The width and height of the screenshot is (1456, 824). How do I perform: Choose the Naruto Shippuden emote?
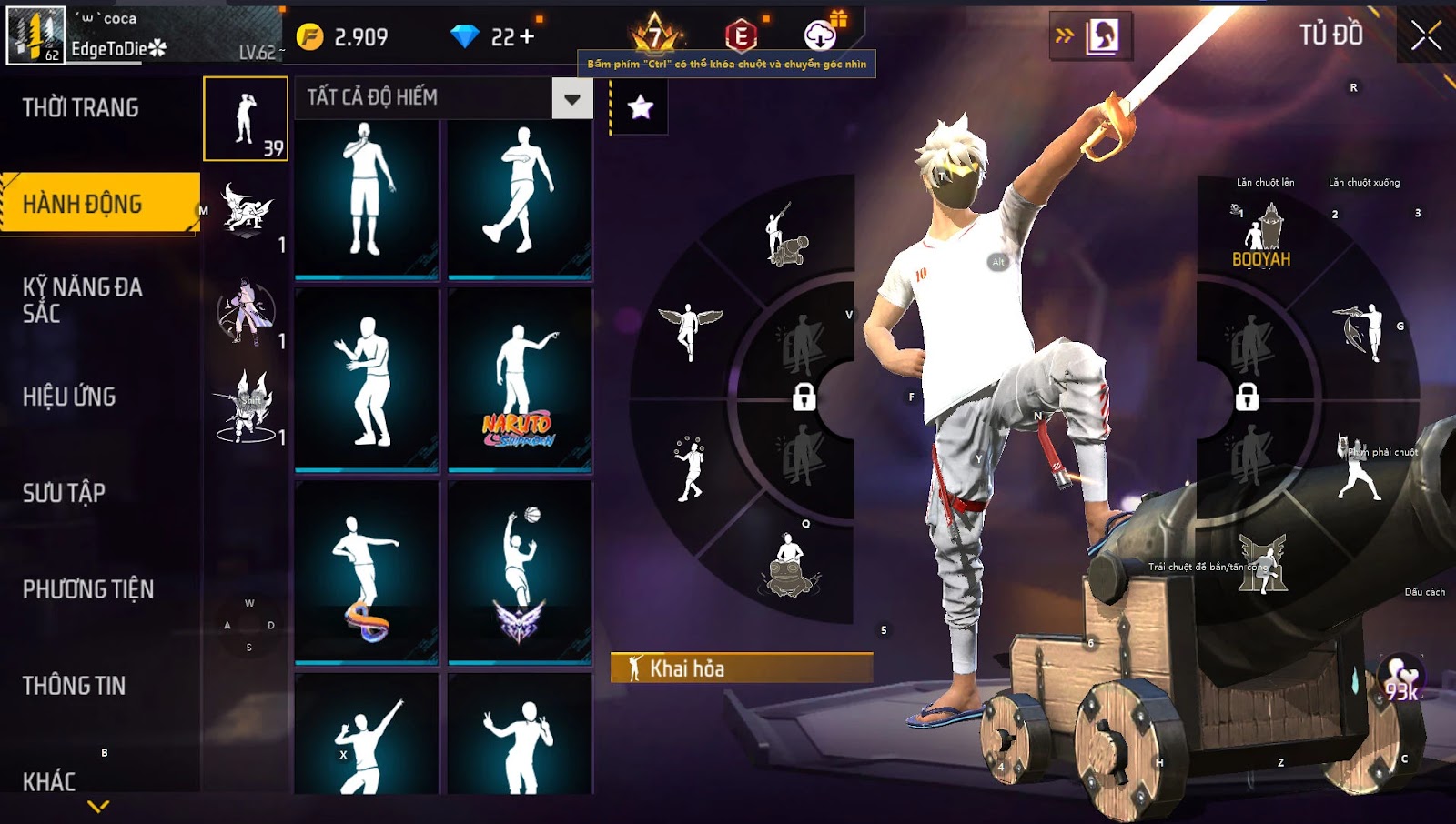pos(520,382)
